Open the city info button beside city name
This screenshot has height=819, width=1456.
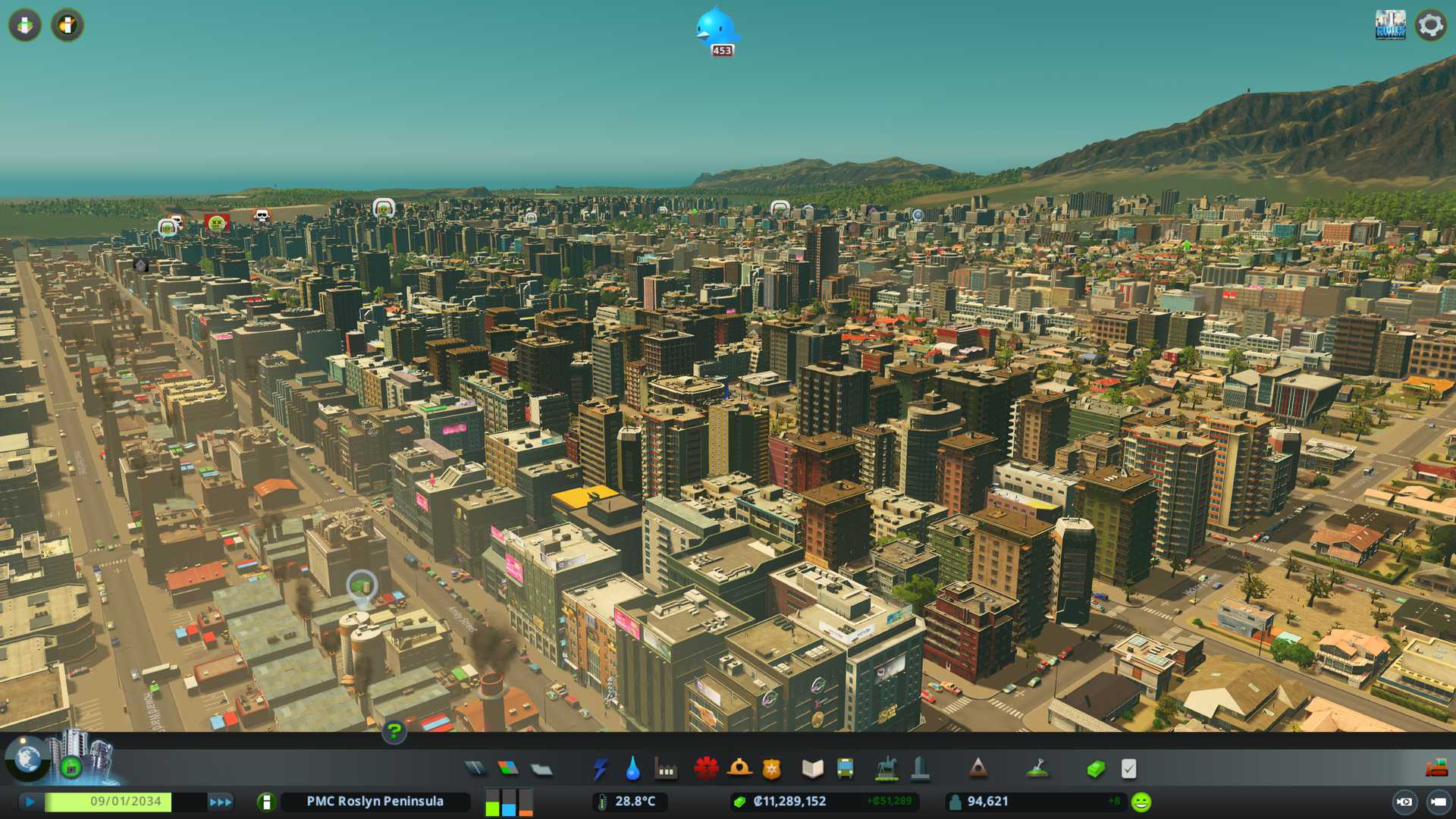click(x=265, y=802)
